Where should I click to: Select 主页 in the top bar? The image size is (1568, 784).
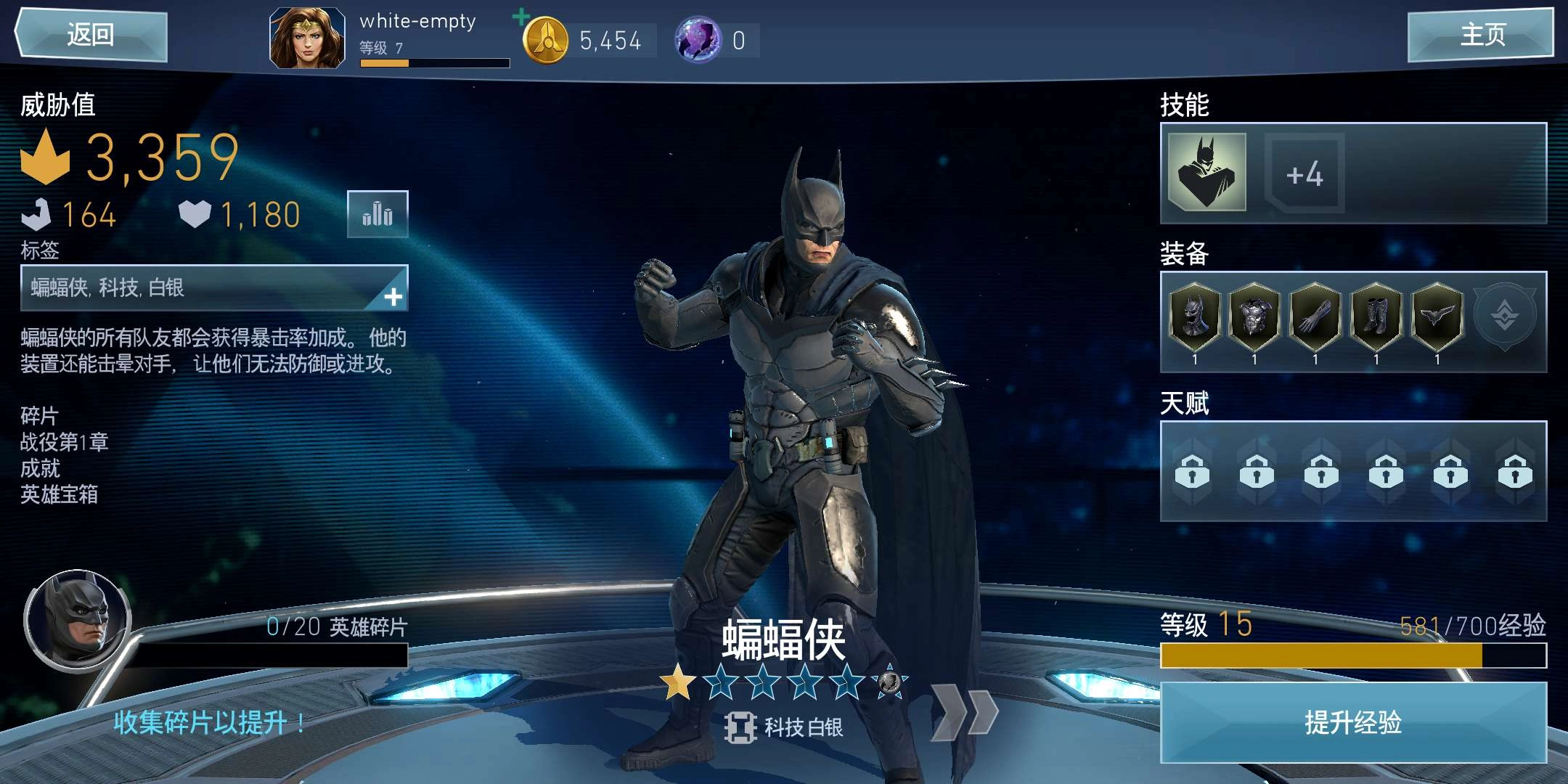point(1481,34)
